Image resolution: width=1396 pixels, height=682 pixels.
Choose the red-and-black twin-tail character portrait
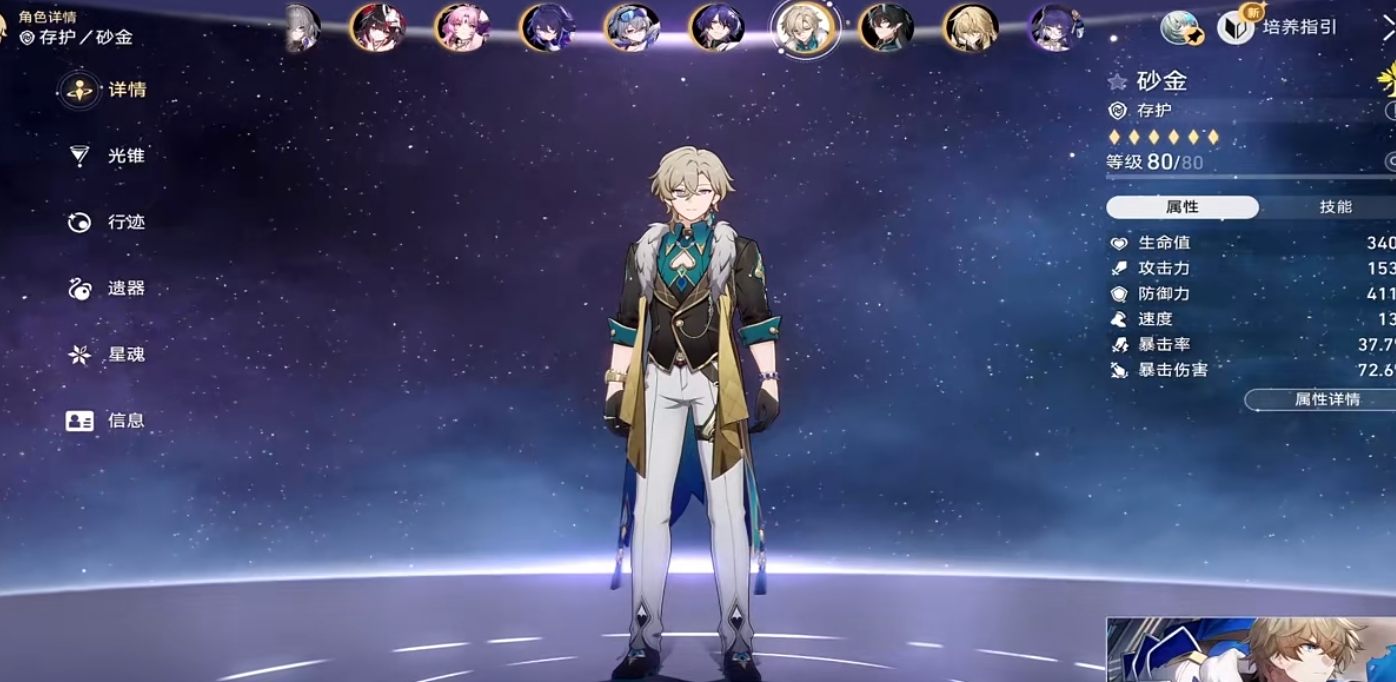[x=378, y=27]
